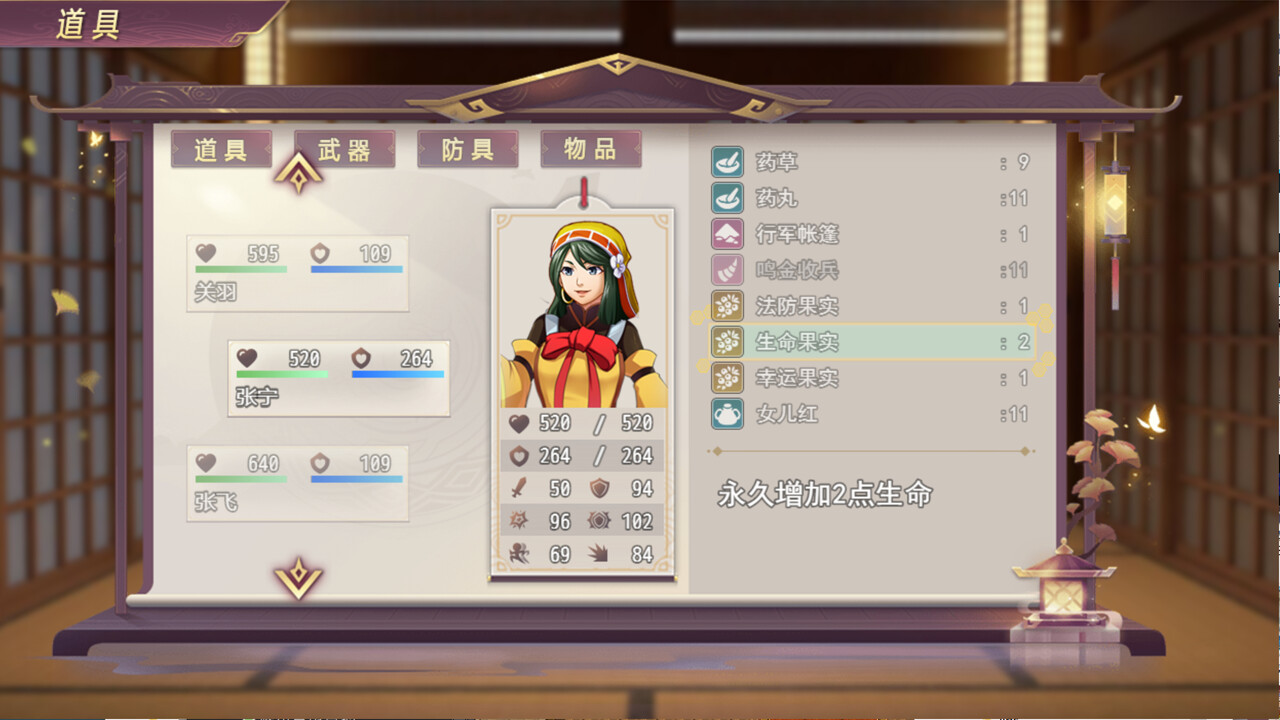Click the herb bowl icon next to 药草

[x=722, y=162]
